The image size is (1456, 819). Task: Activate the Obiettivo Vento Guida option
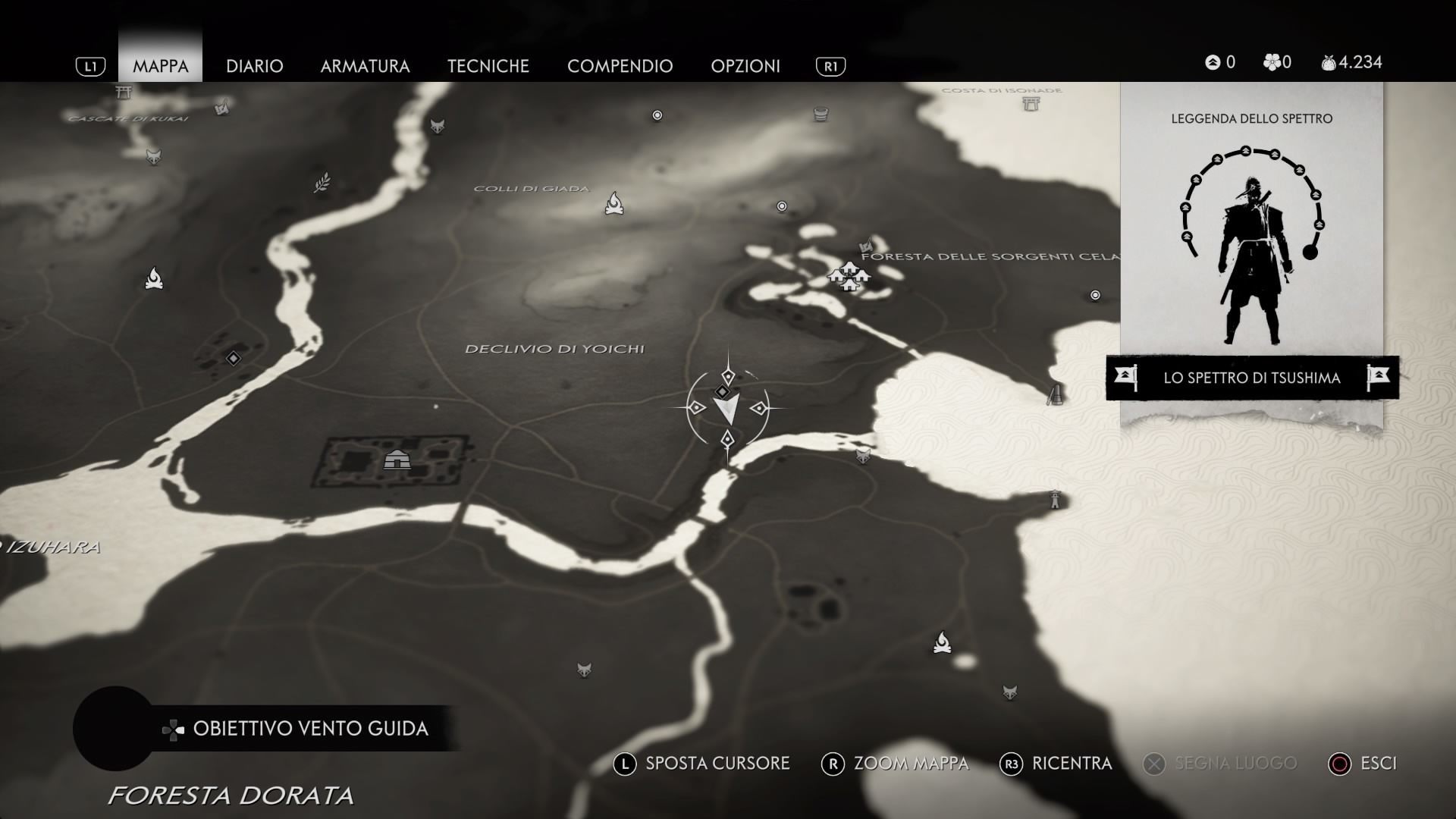point(309,729)
